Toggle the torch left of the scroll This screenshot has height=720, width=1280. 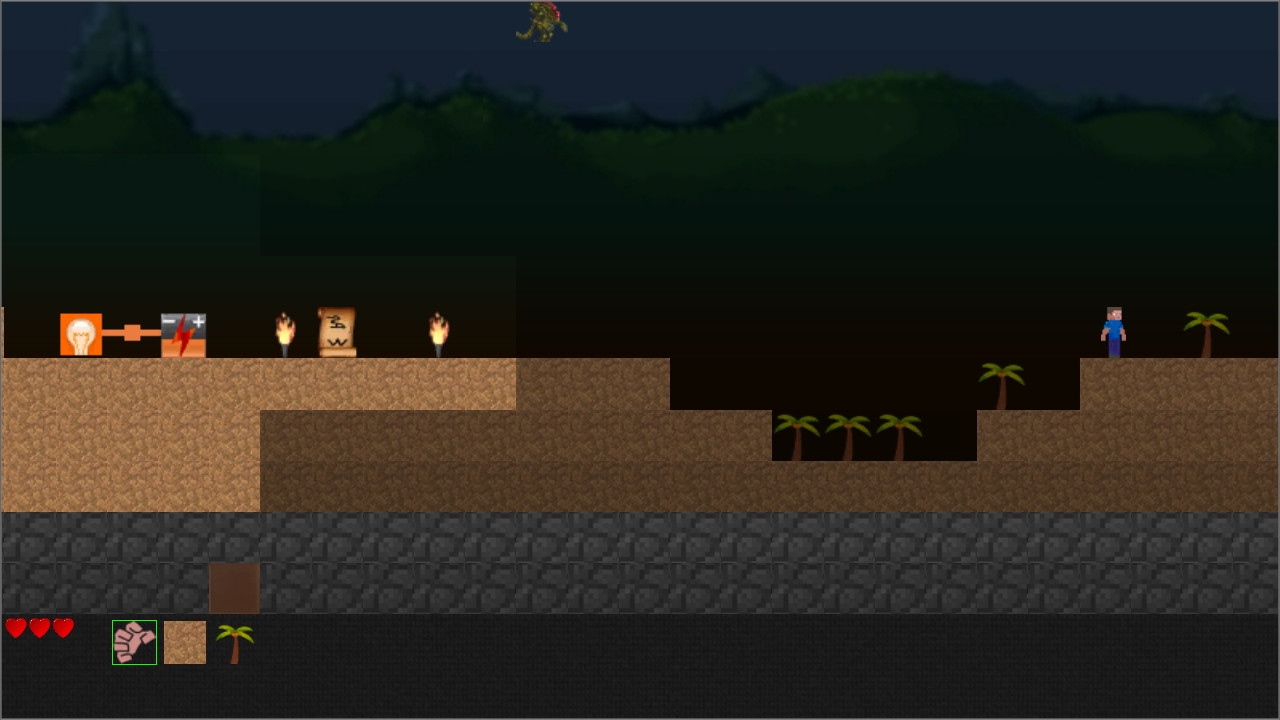[285, 331]
